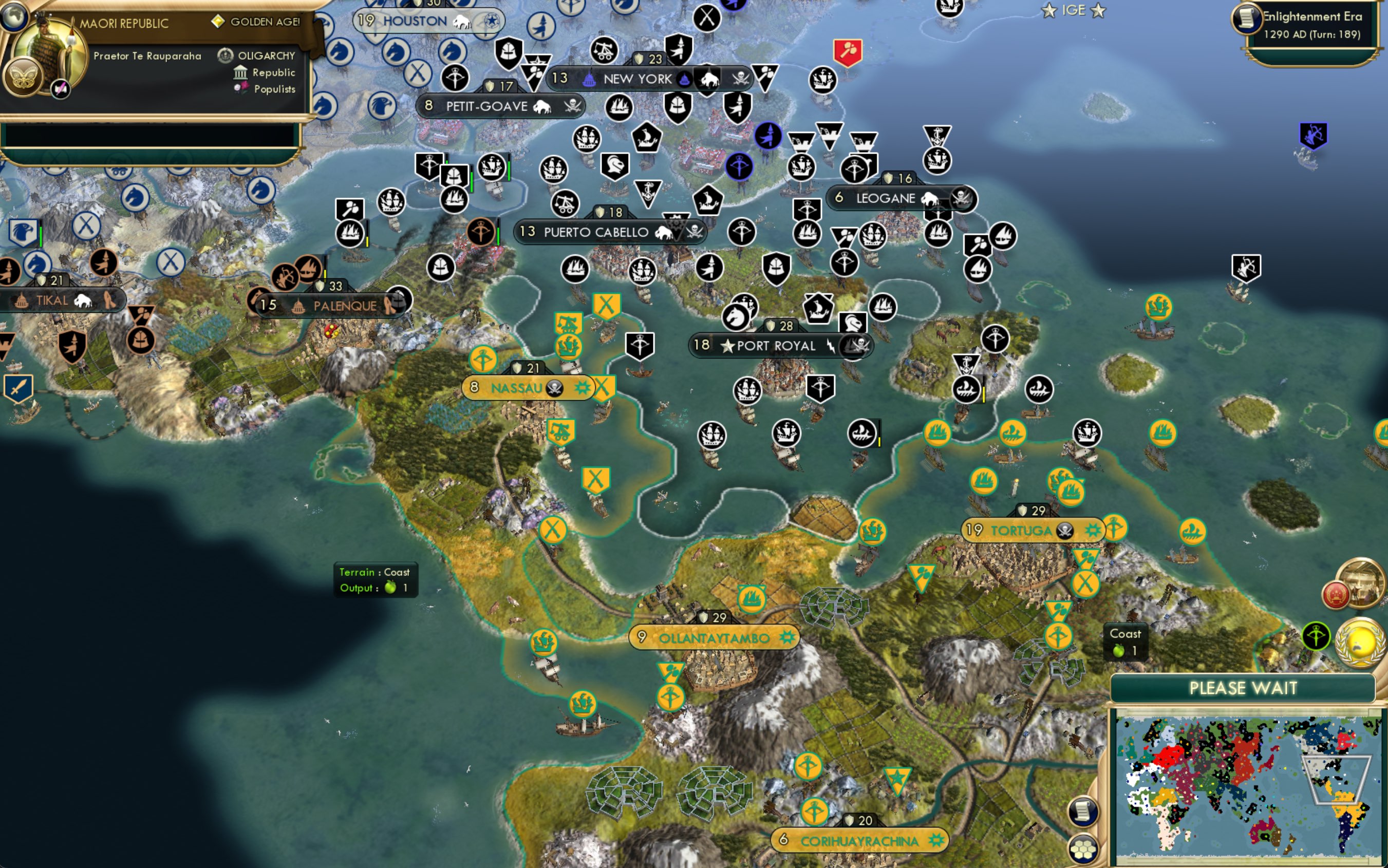1388x868 pixels.
Task: Select the bison resource icon on Petit-Goave banner
Action: click(541, 106)
